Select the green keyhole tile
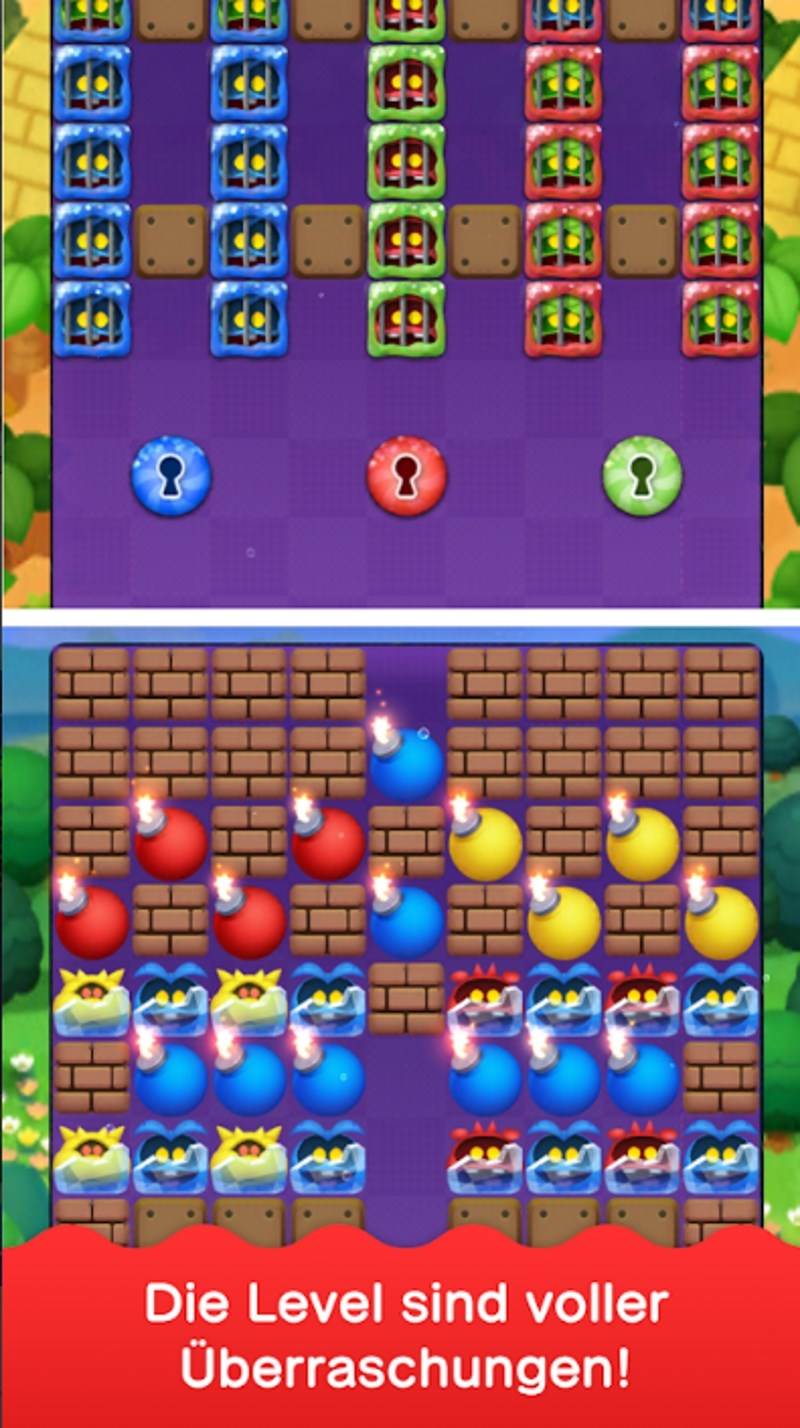Viewport: 800px width, 1428px height. tap(642, 475)
